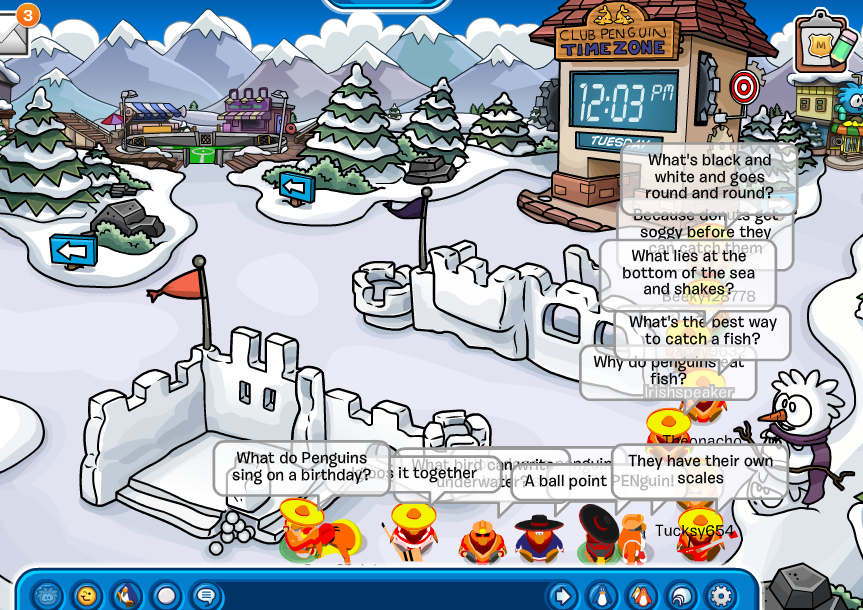Open the puffle icon on the toolbar
The width and height of the screenshot is (863, 610).
pos(46,596)
